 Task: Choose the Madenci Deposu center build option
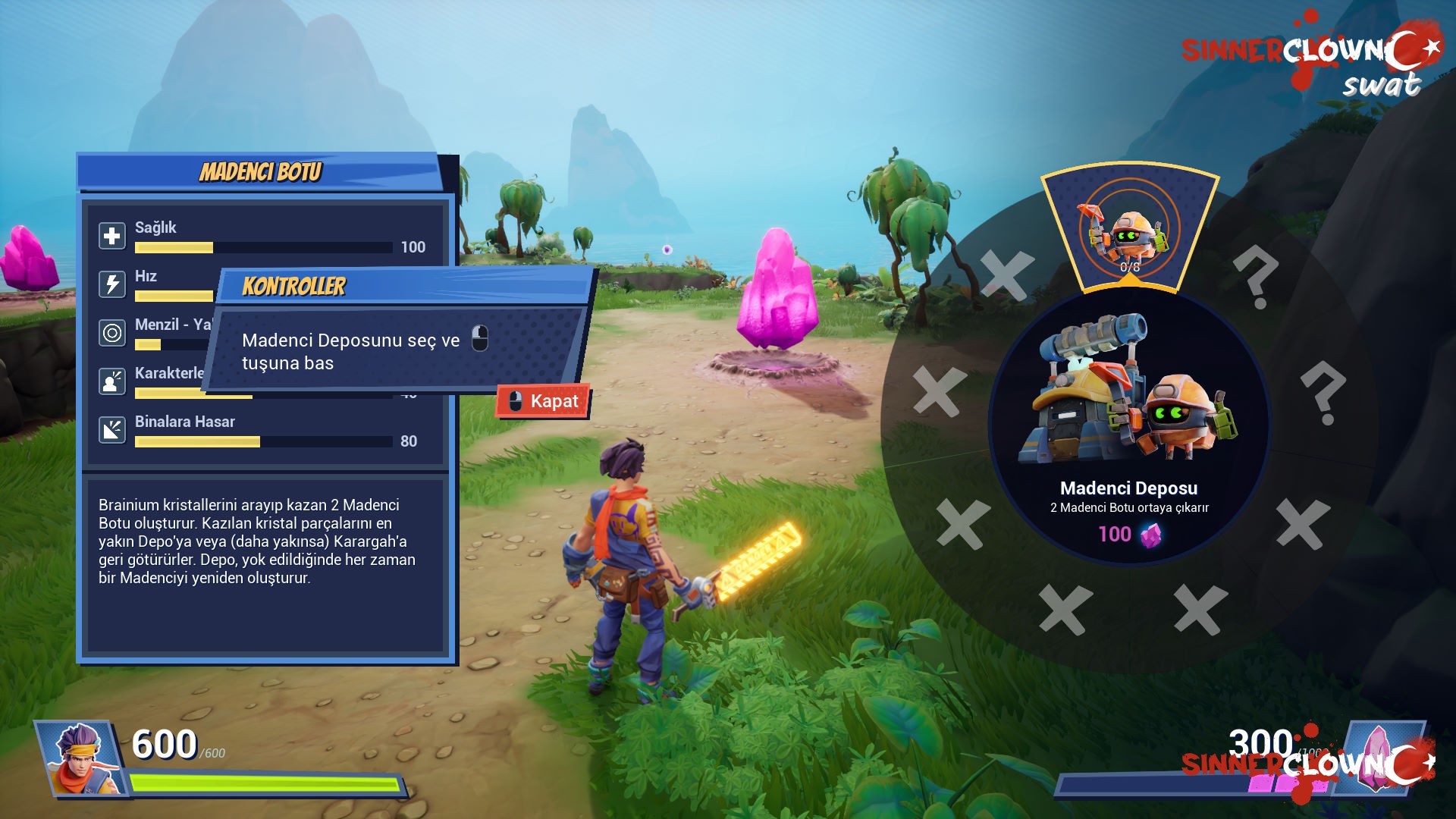point(1129,426)
